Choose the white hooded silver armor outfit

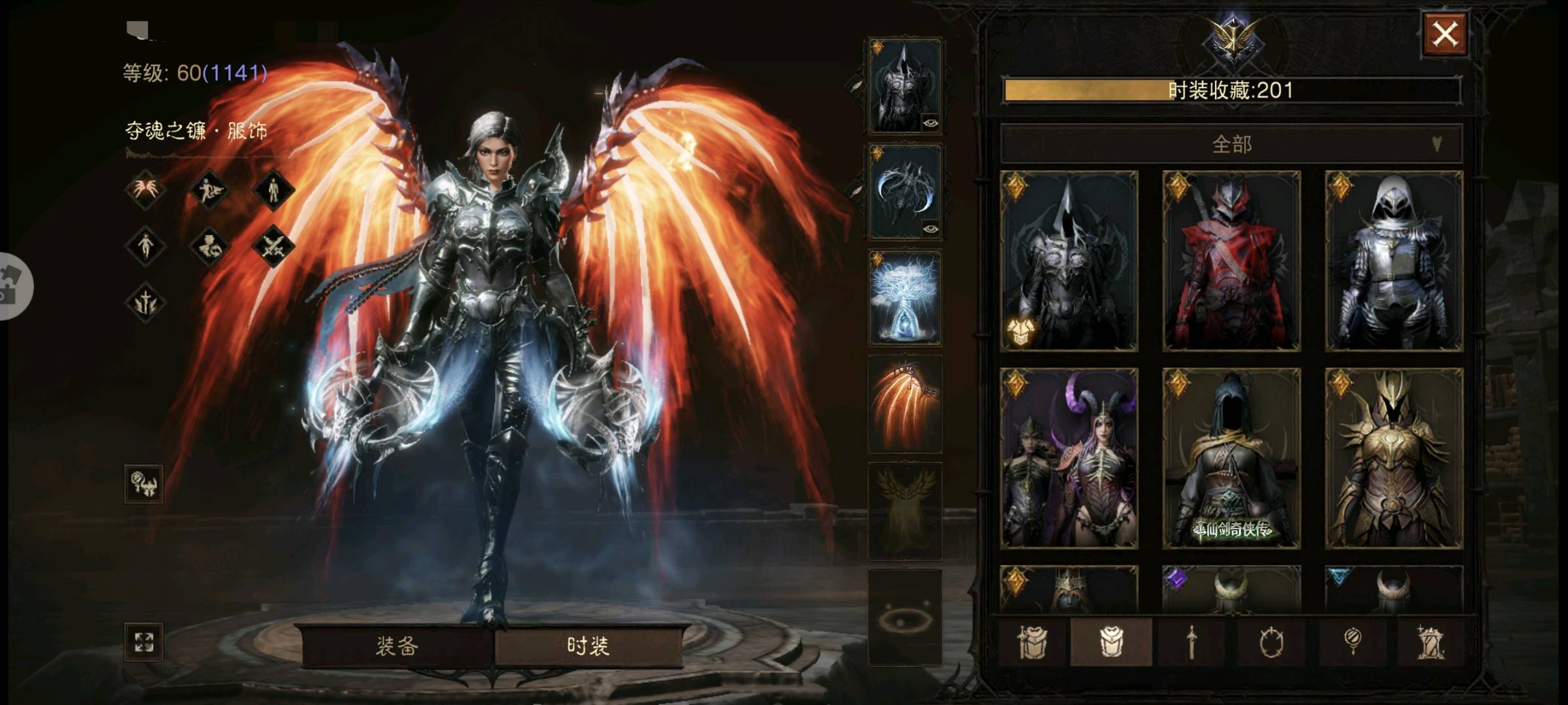point(1394,261)
